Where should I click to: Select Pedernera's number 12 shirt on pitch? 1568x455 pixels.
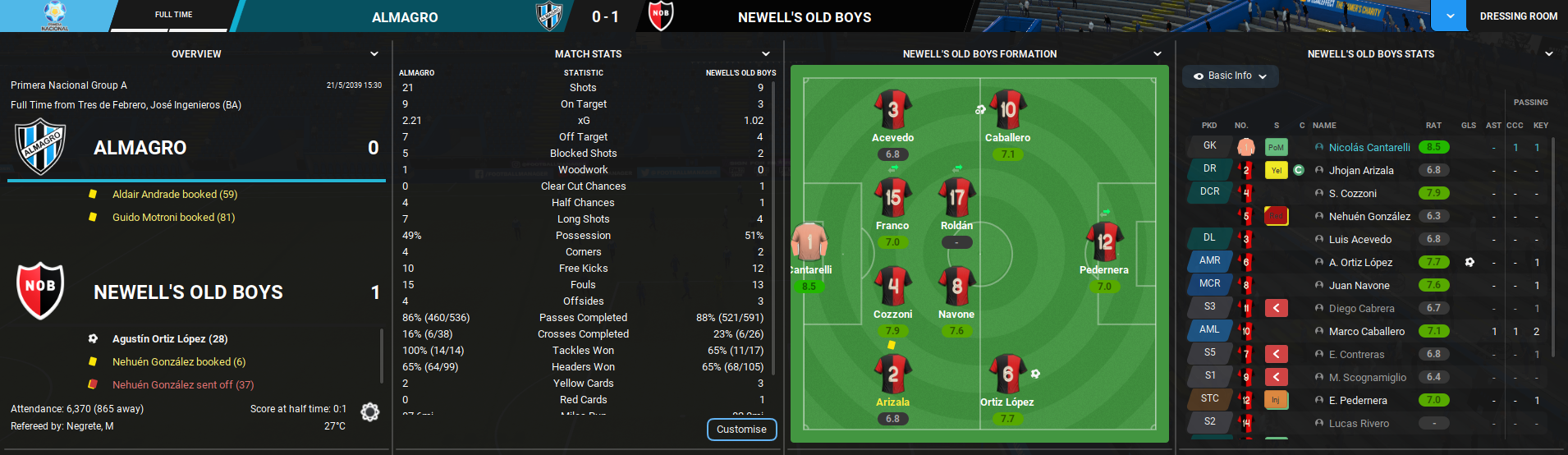pos(1104,242)
